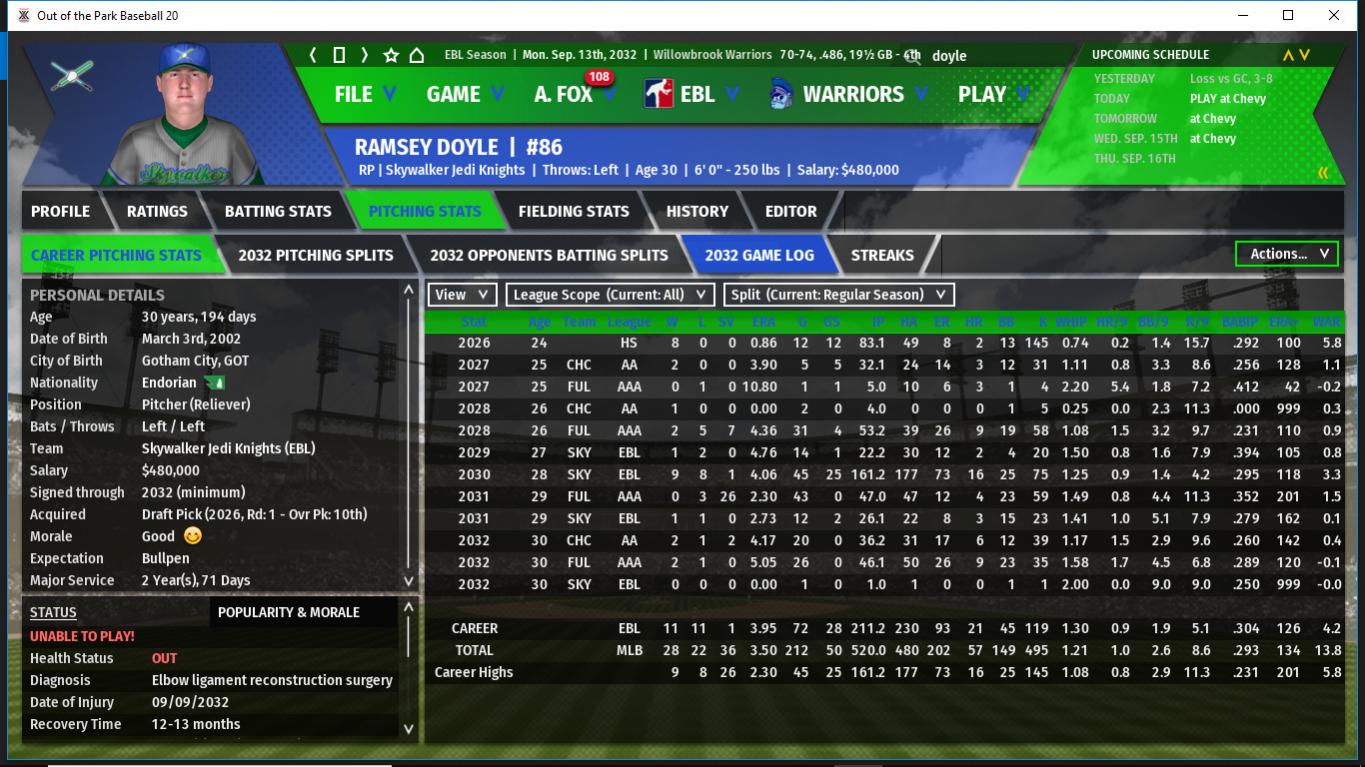Open the Split Regular Season dropdown
Viewport: 1365px width, 767px height.
coord(839,295)
